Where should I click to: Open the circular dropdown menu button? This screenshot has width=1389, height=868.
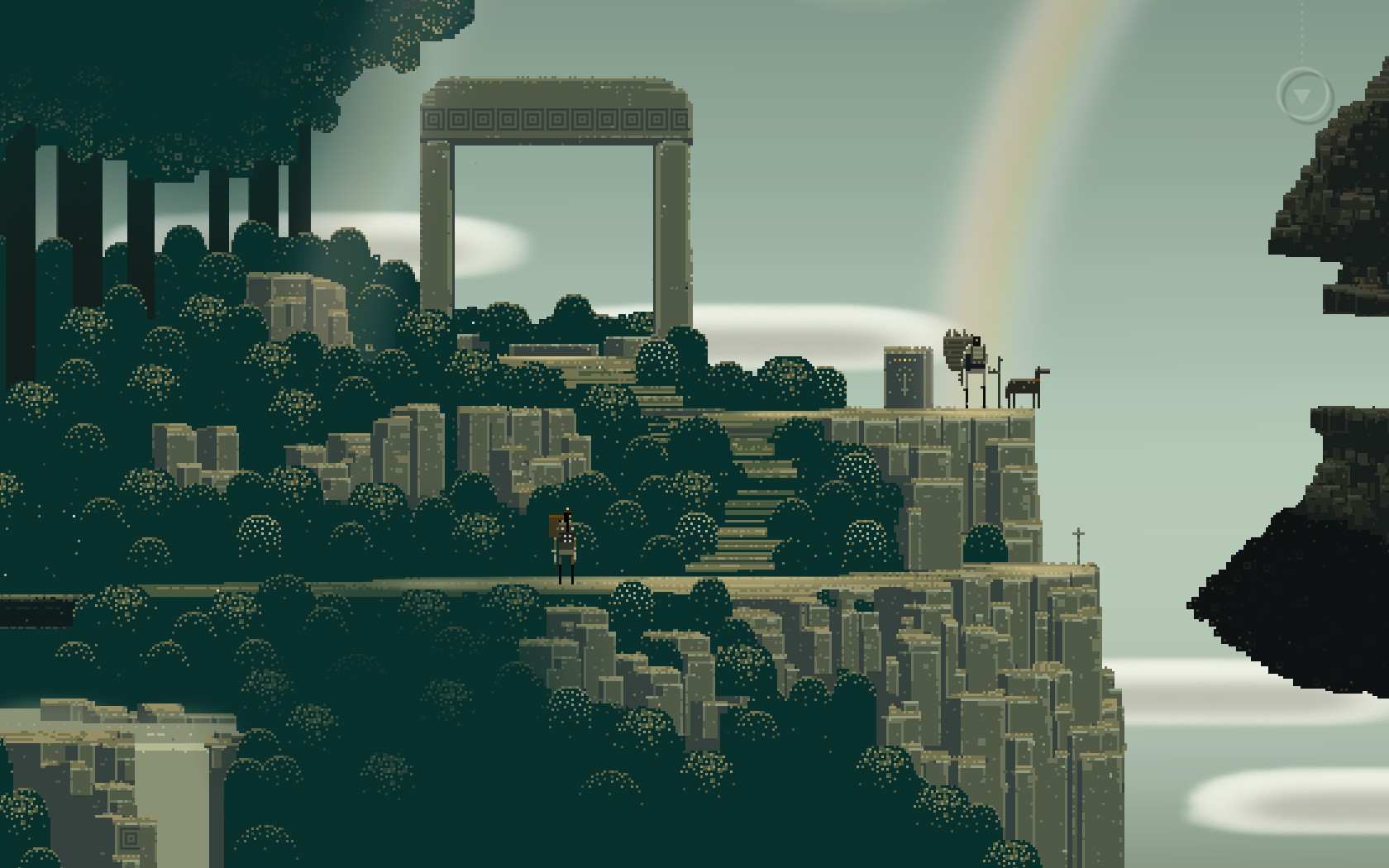tap(1304, 96)
